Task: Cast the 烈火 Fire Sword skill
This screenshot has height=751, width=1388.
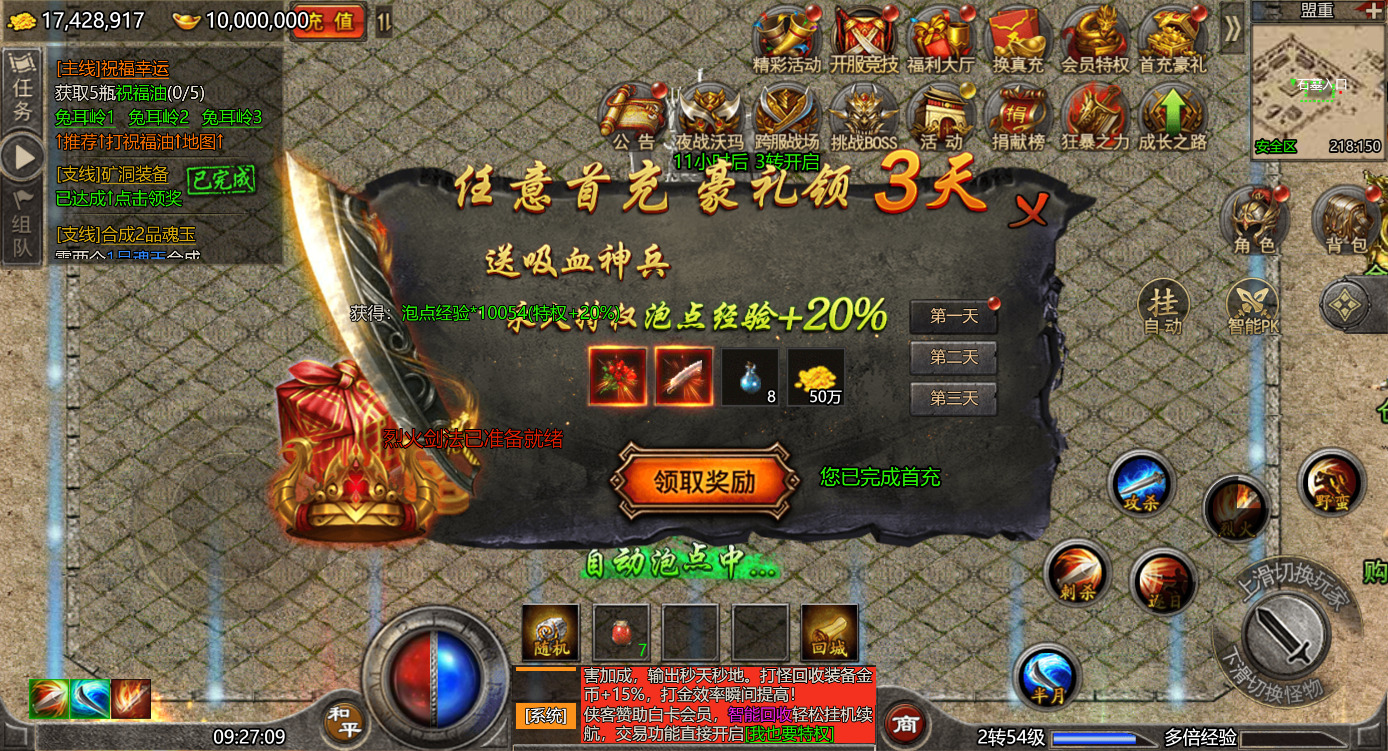Action: coord(1238,505)
